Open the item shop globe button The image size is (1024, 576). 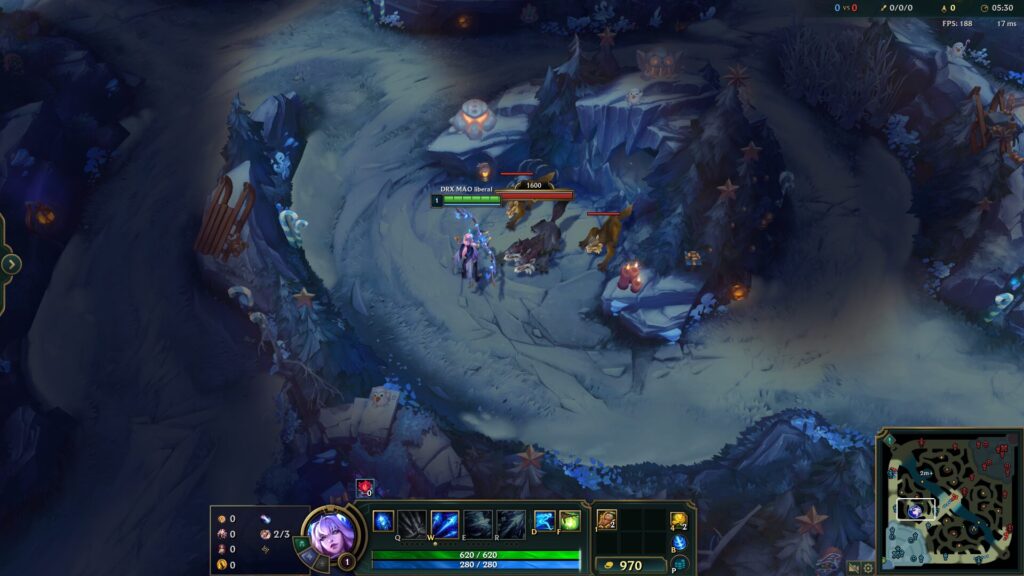coord(679,564)
